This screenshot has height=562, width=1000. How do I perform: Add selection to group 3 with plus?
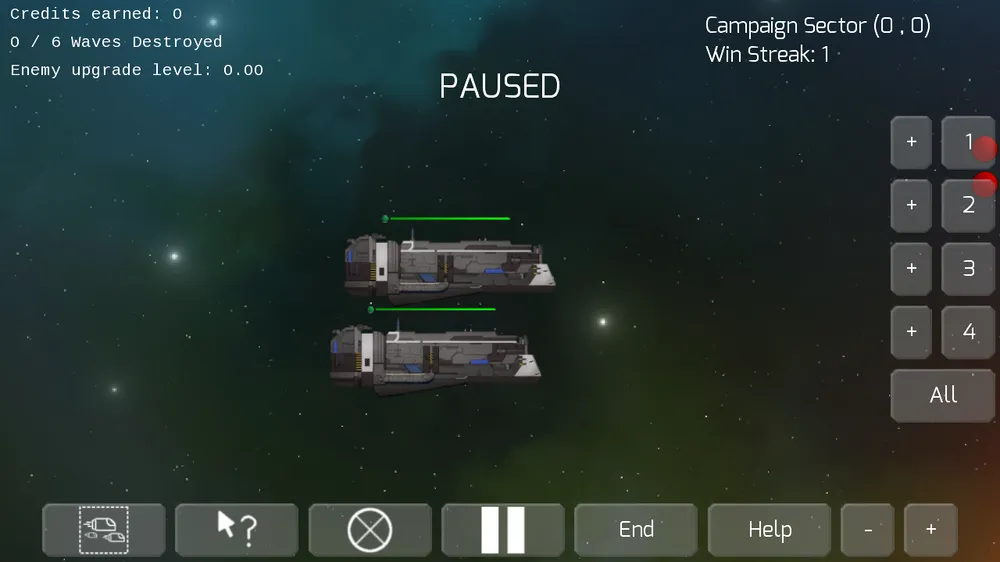click(x=911, y=269)
